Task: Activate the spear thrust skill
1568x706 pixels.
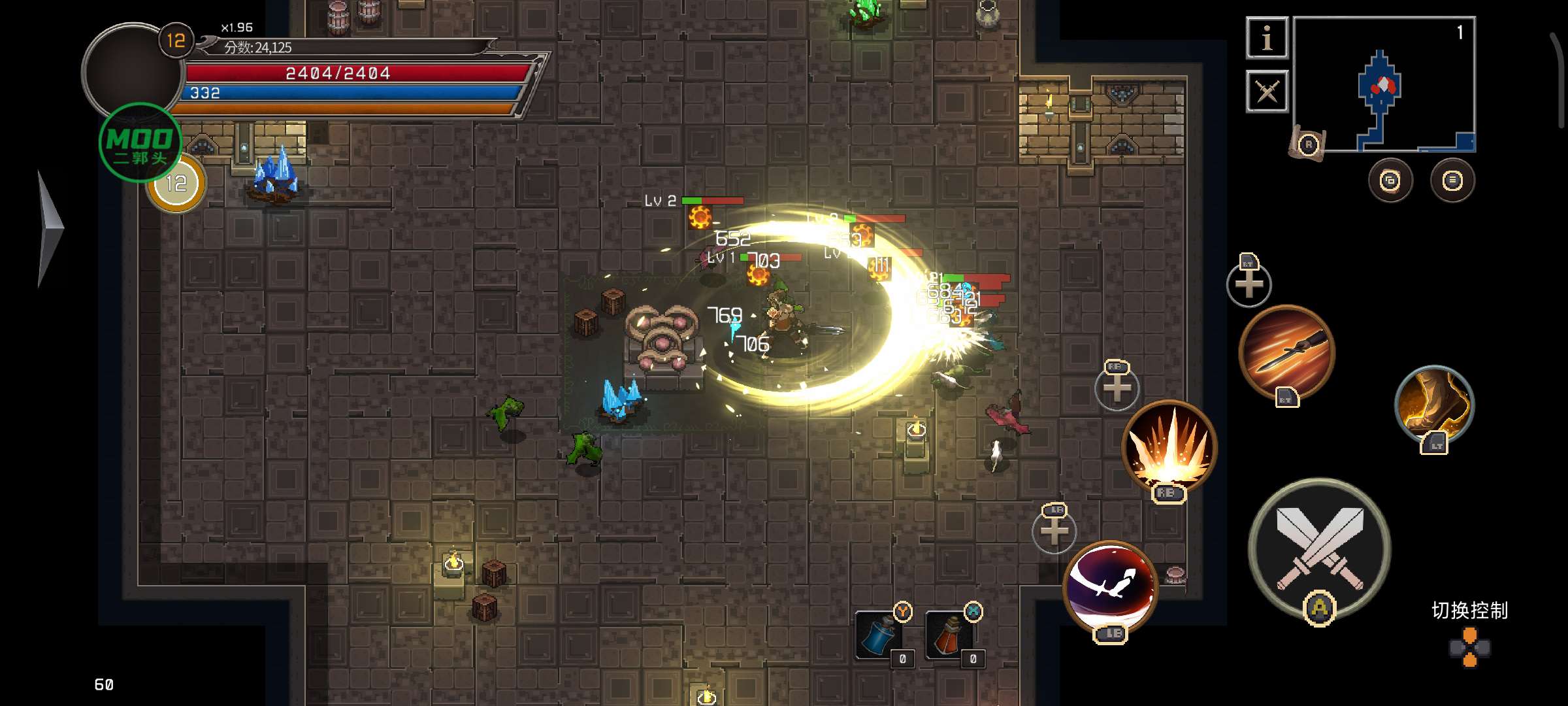Action: pos(1286,352)
